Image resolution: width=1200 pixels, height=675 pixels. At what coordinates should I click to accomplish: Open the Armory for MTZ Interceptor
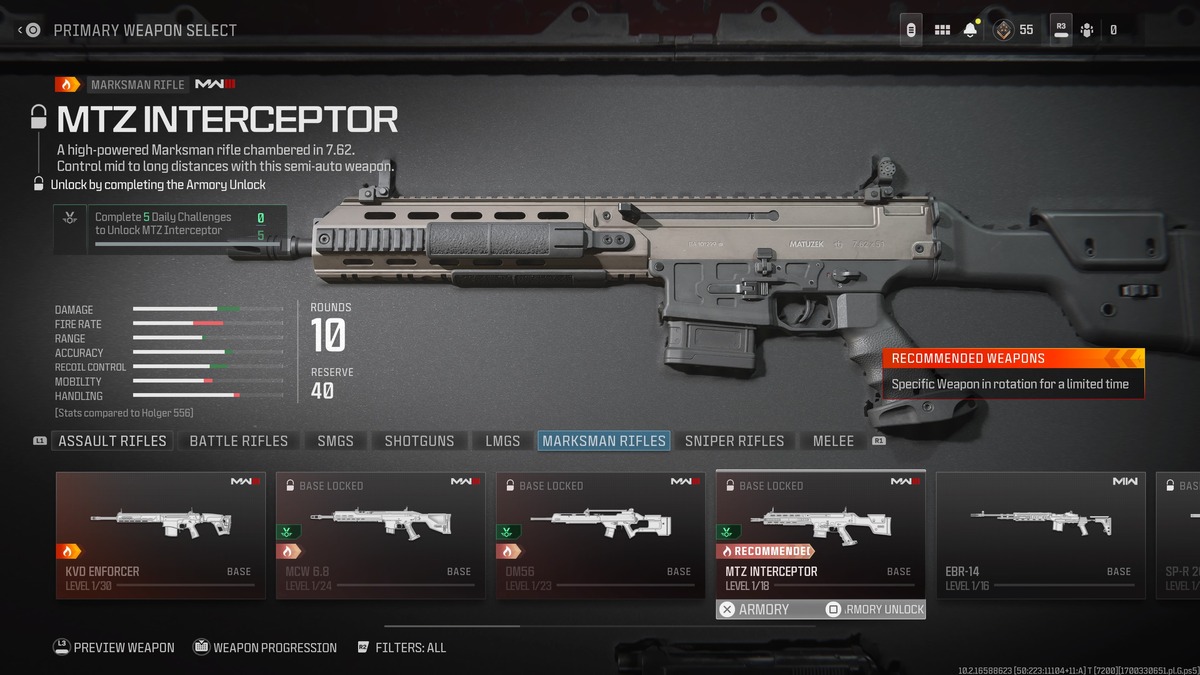(x=755, y=609)
